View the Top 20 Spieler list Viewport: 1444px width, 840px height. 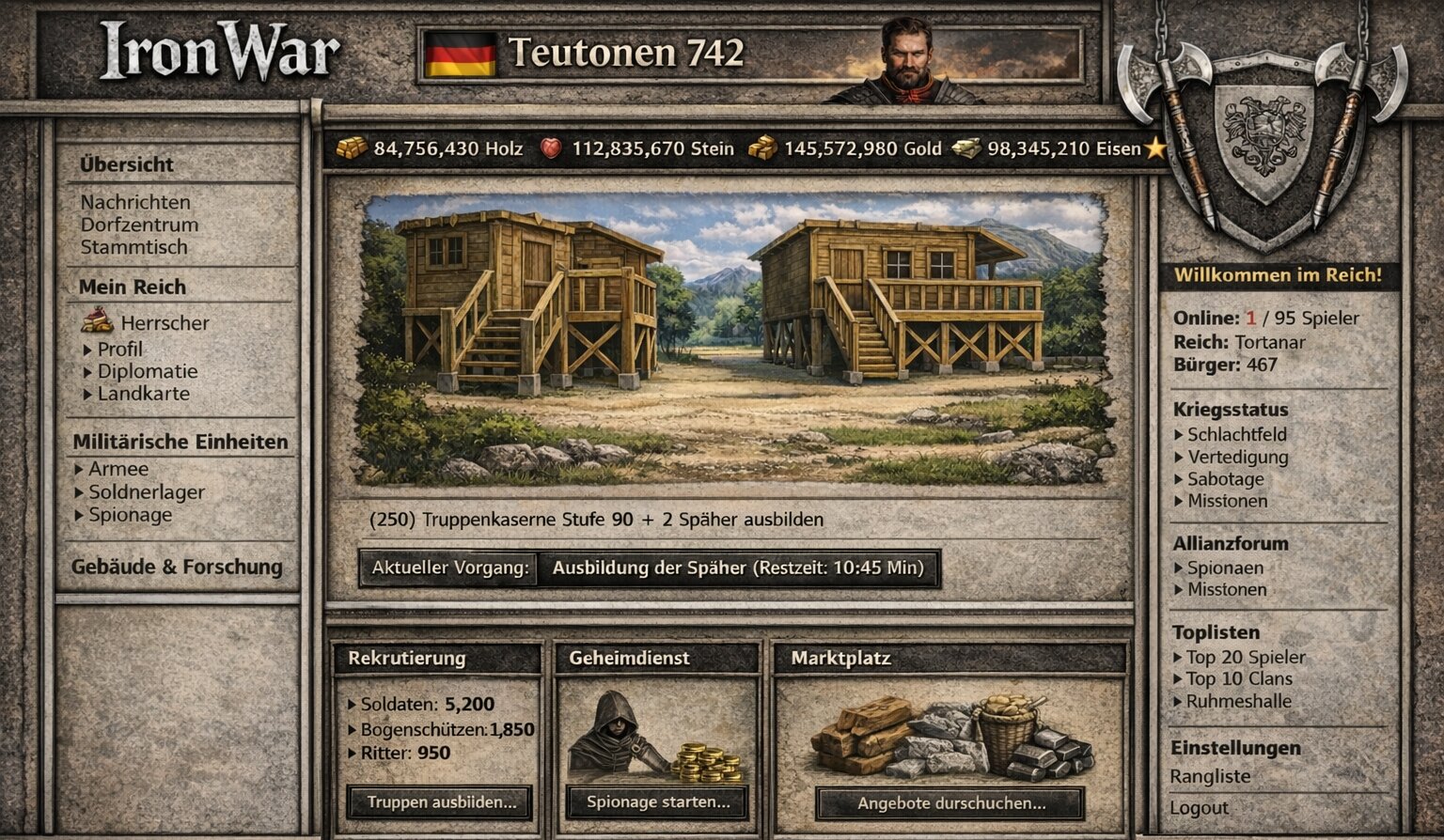1245,657
